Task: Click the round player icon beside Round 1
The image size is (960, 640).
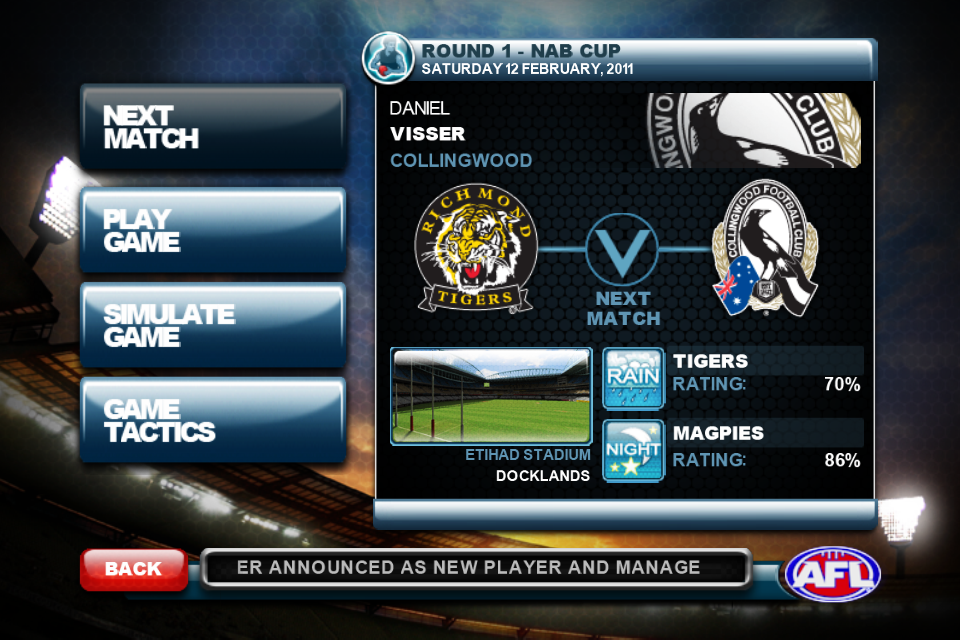Action: click(389, 58)
